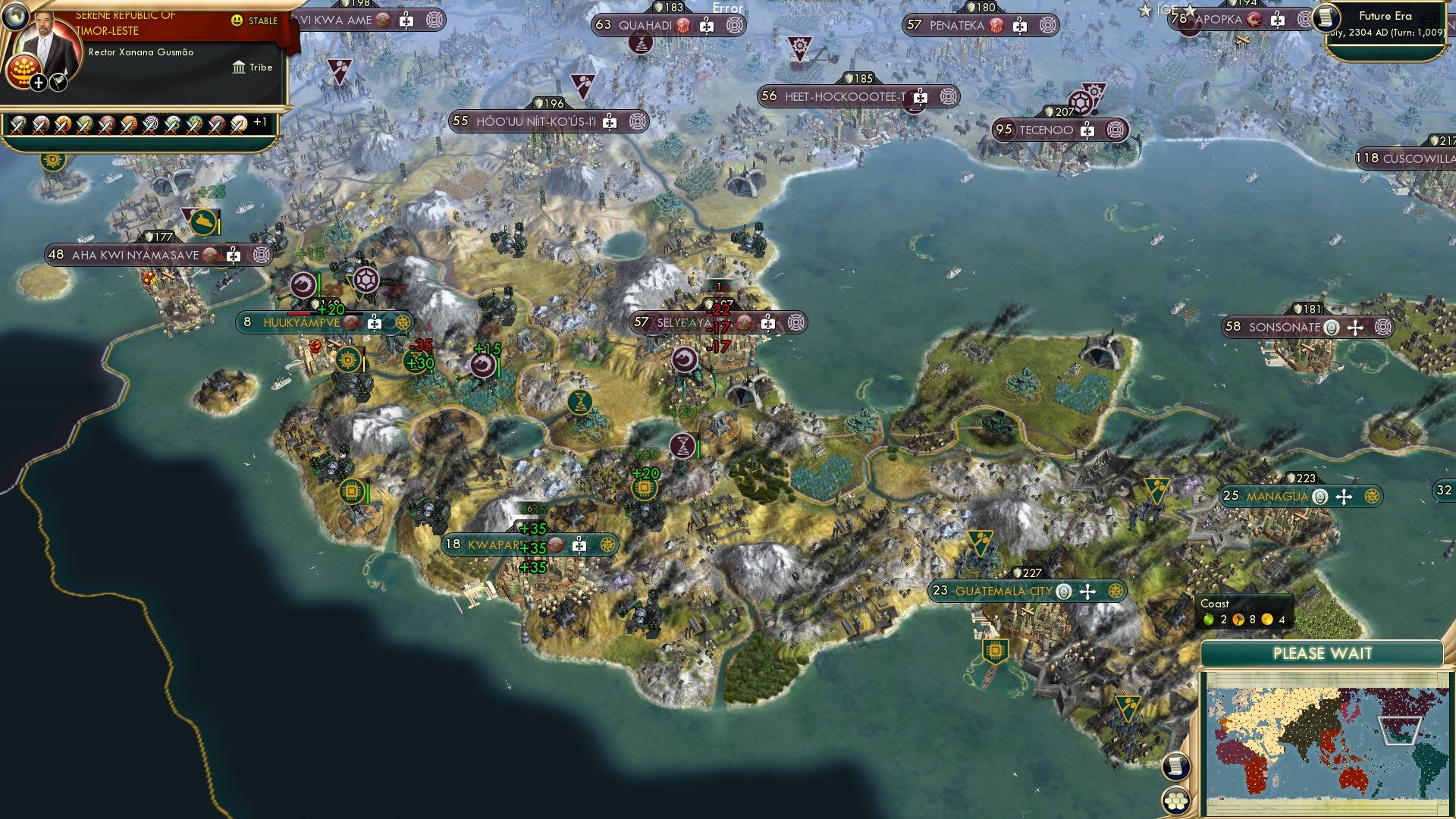Click the Error notification at the top of screen
The height and width of the screenshot is (819, 1456).
pos(727,8)
